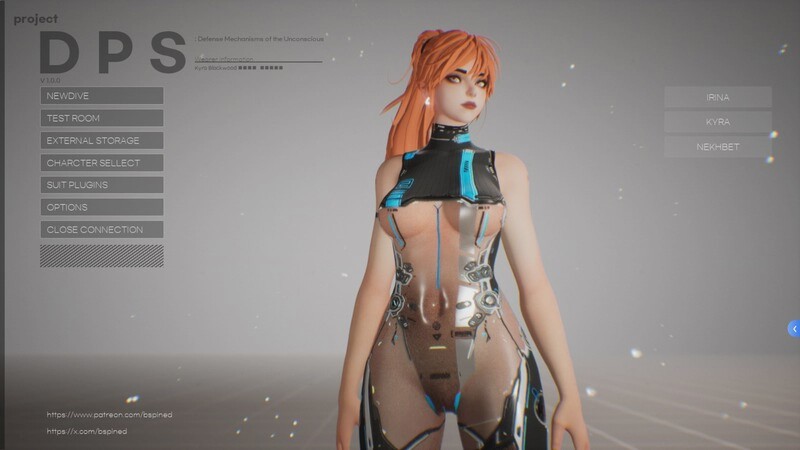This screenshot has width=800, height=450.
Task: Open the SUIT PLUGINS menu
Action: (101, 185)
